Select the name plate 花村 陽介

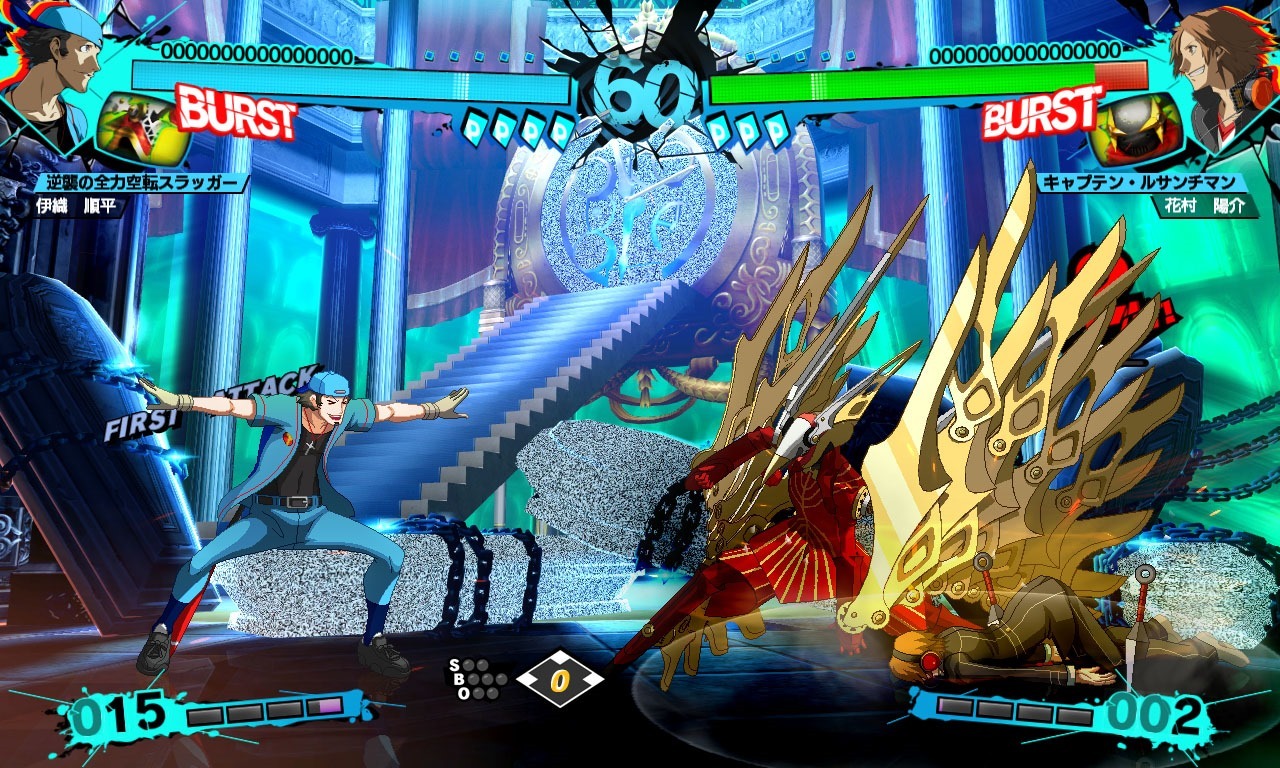coord(1205,204)
